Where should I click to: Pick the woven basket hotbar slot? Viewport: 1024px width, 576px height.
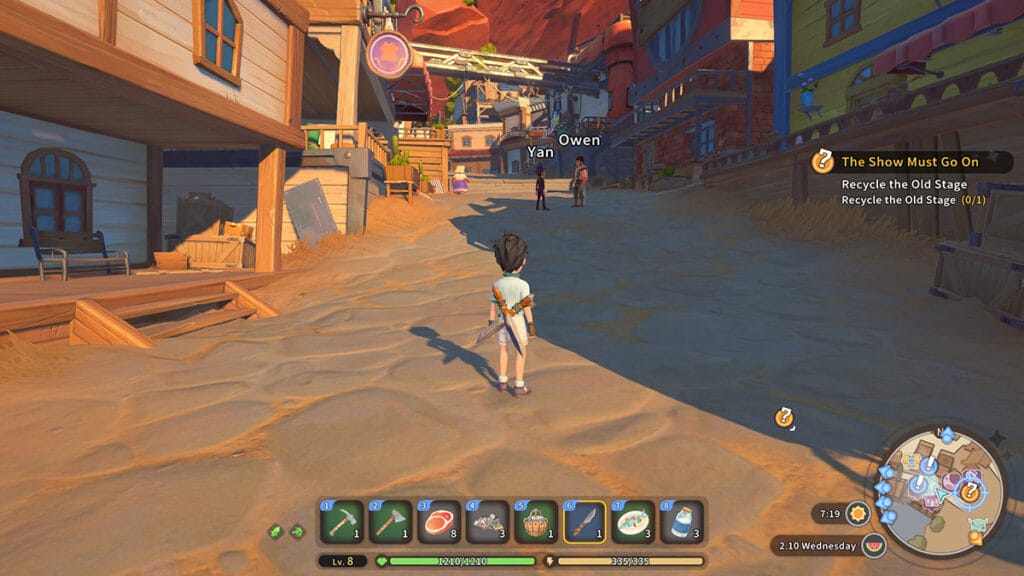point(537,522)
